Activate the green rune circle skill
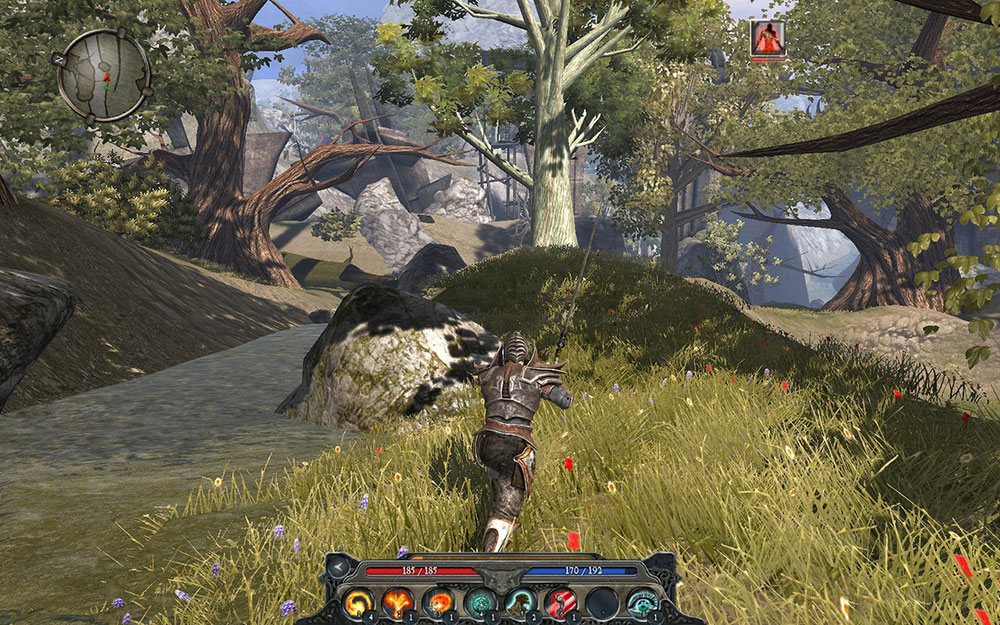Viewport: 1000px width, 625px height. [x=479, y=603]
